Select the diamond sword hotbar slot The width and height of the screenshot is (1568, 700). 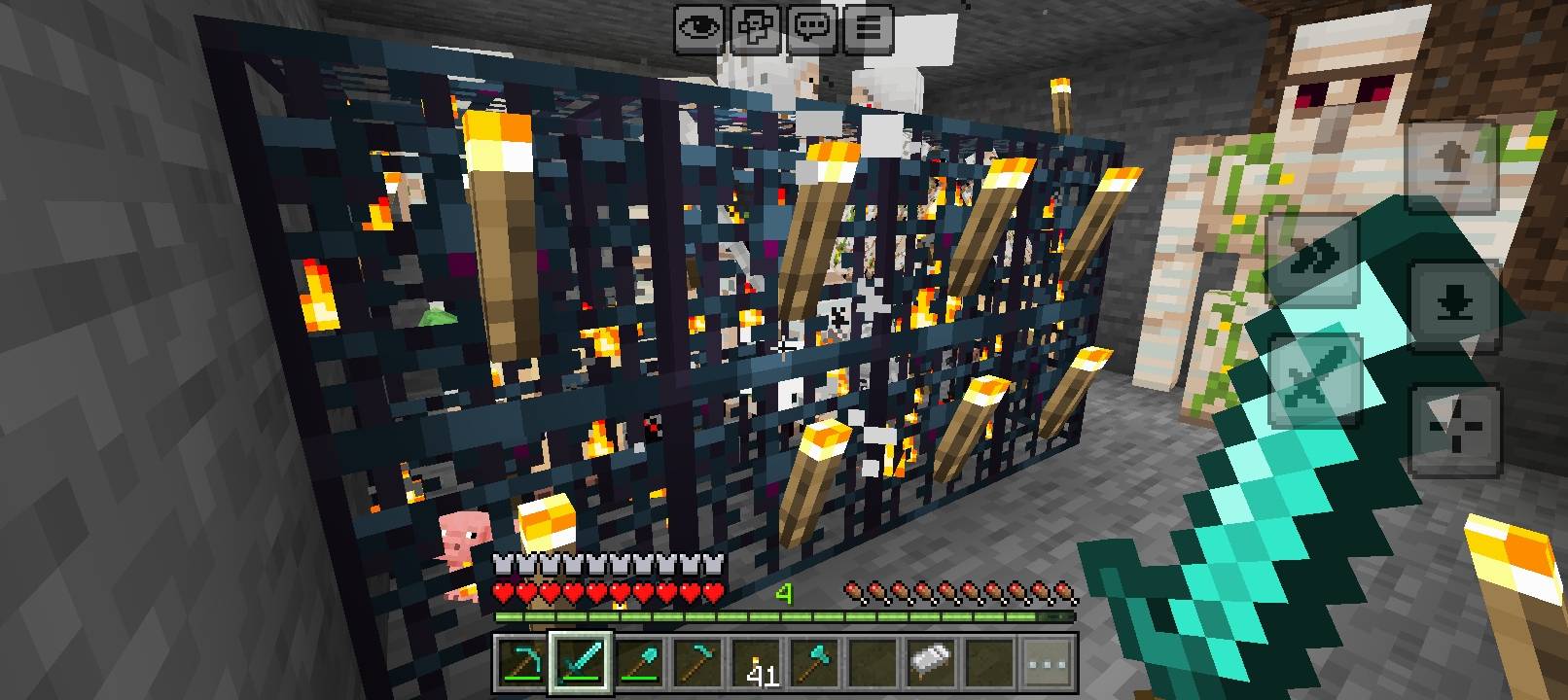(x=581, y=666)
